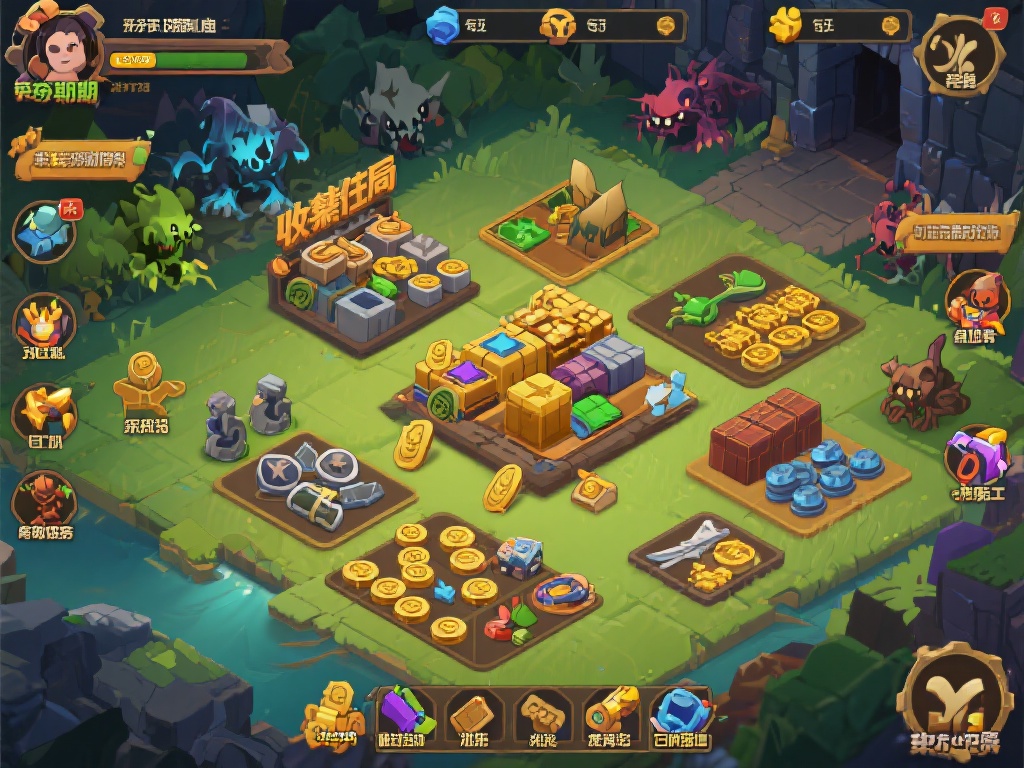Select the purple ring machine circle icon

(x=975, y=458)
